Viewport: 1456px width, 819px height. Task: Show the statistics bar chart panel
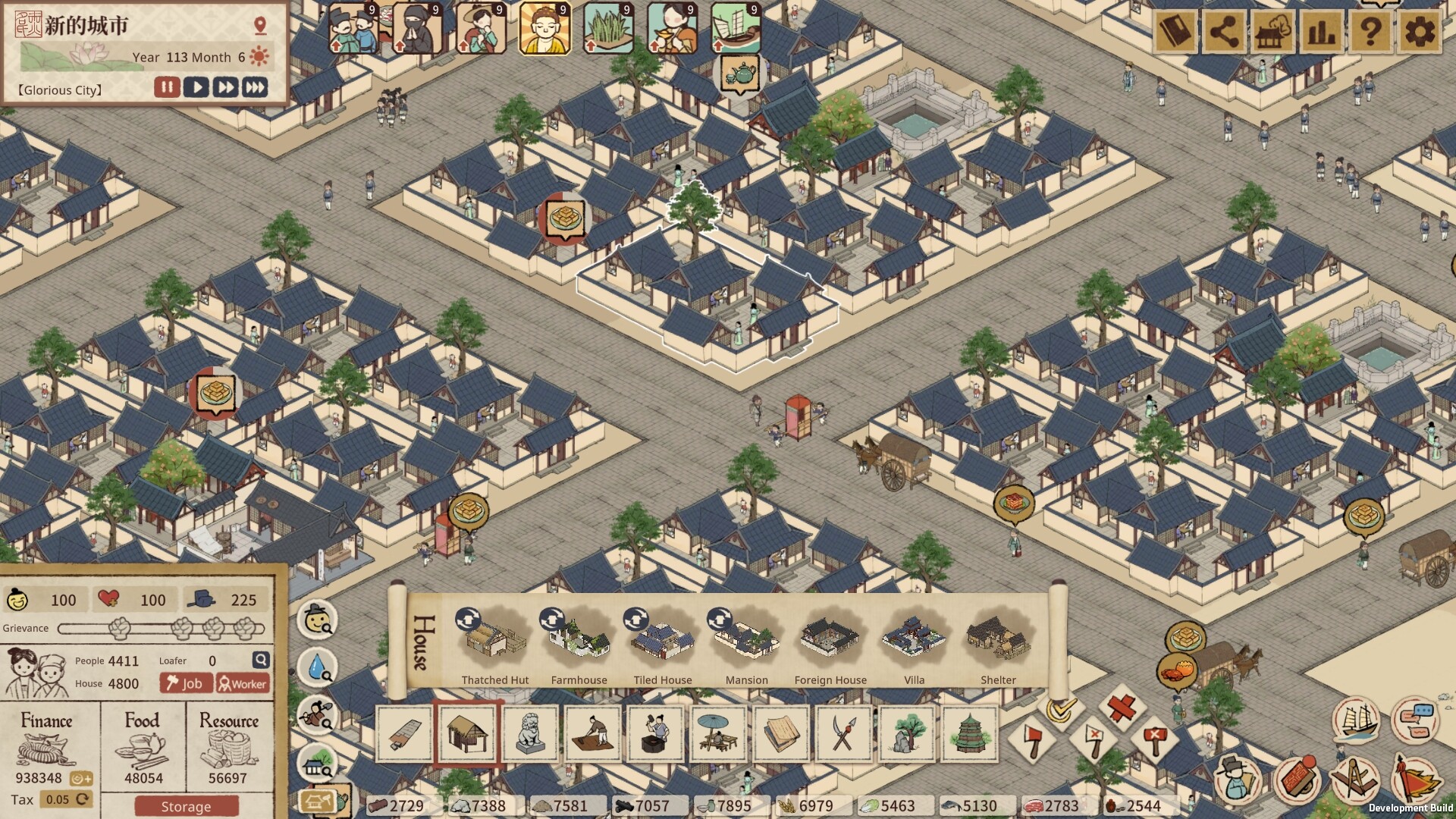[1322, 33]
